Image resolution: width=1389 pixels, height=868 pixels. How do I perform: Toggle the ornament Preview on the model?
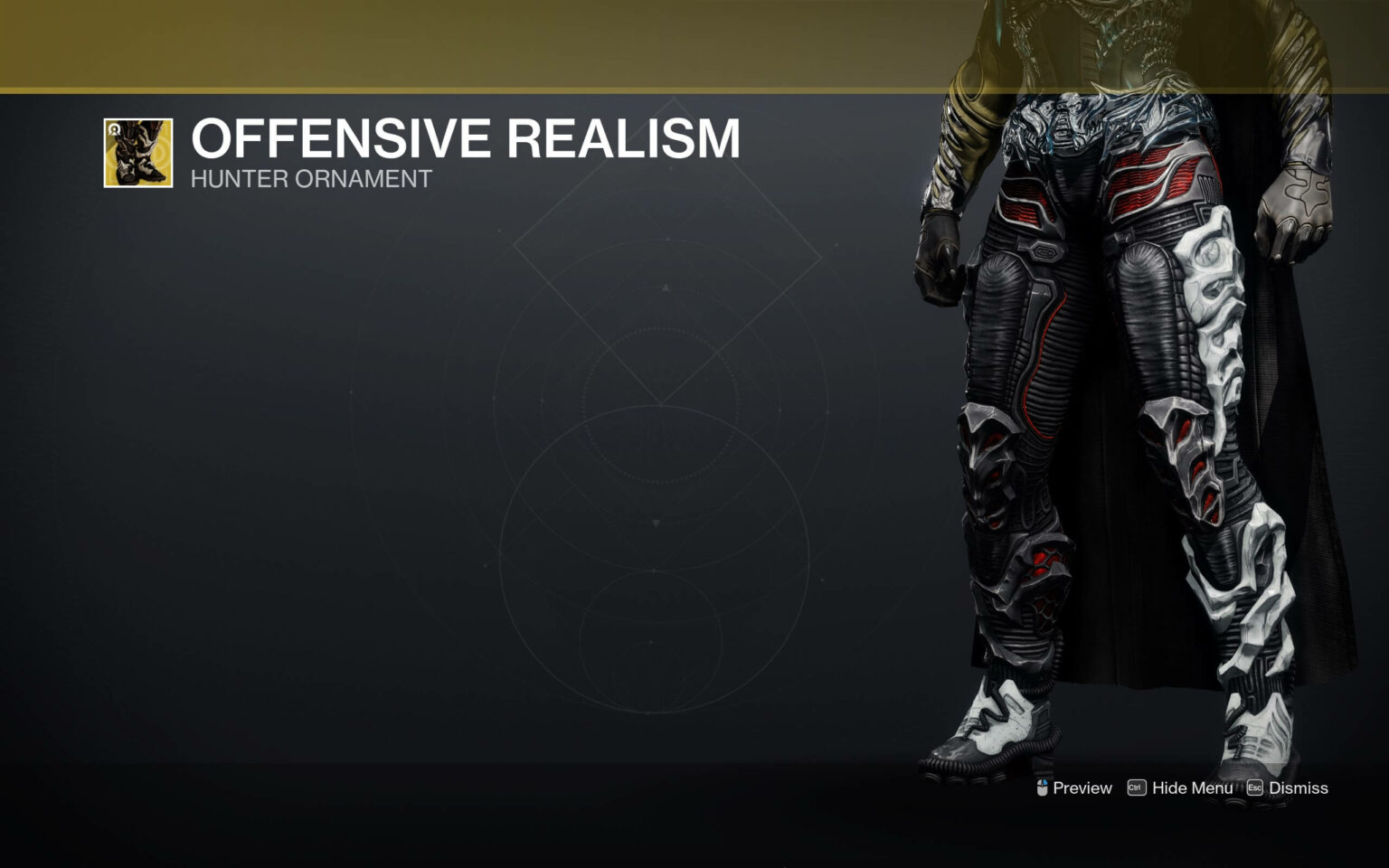pos(1082,788)
